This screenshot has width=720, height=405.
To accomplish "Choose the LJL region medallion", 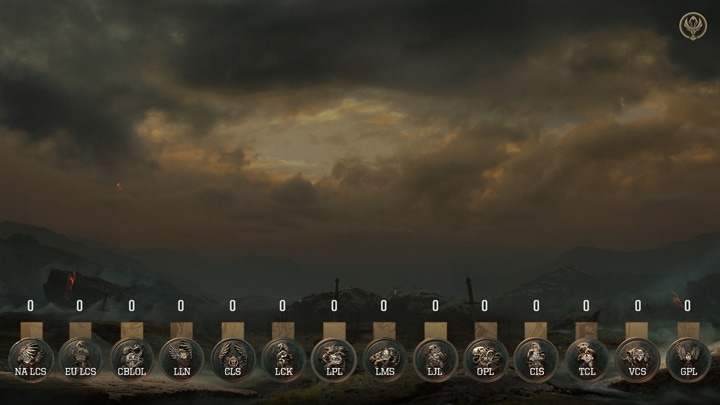I will click(435, 358).
